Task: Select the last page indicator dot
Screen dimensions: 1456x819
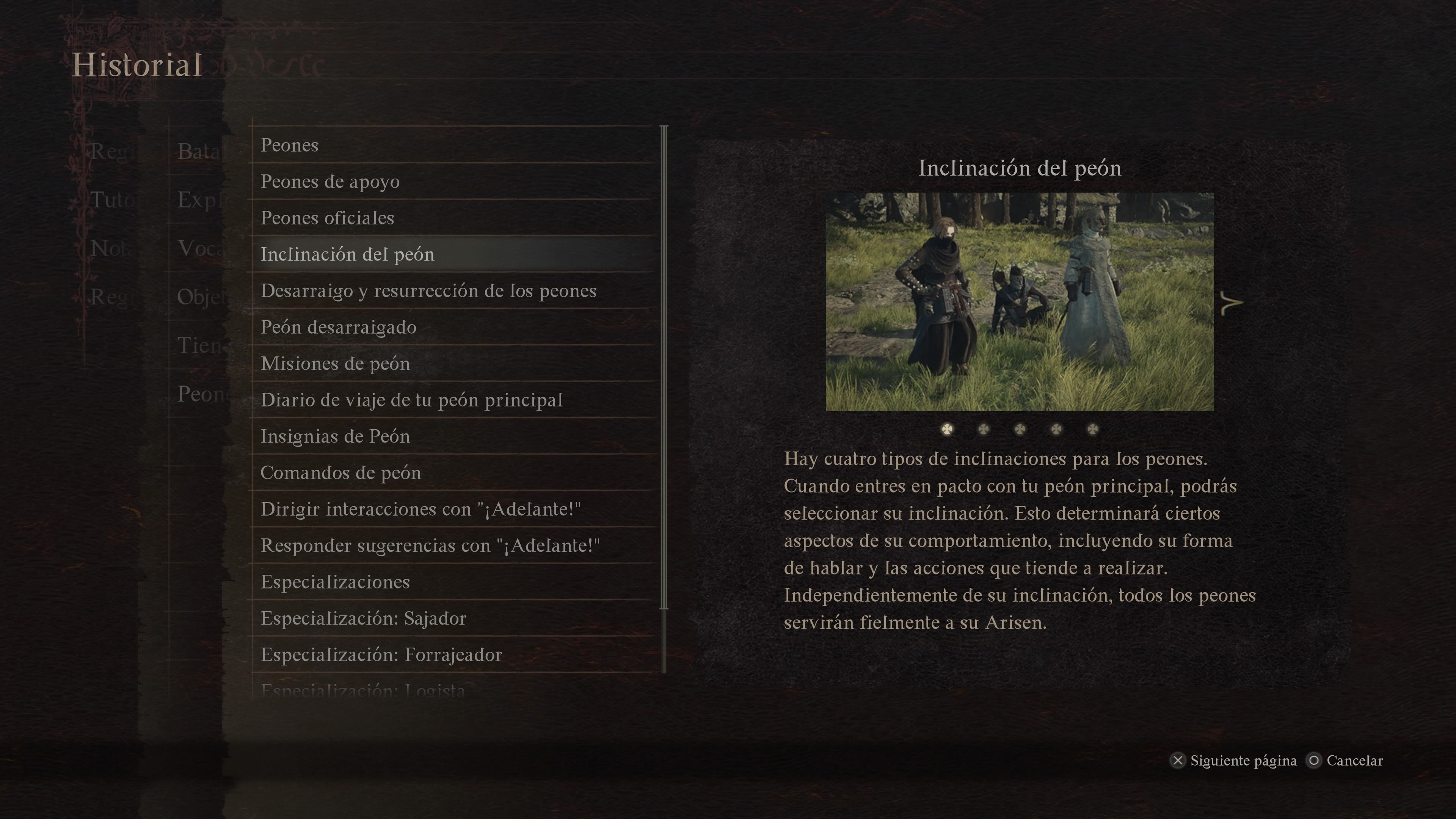Action: click(x=1092, y=430)
